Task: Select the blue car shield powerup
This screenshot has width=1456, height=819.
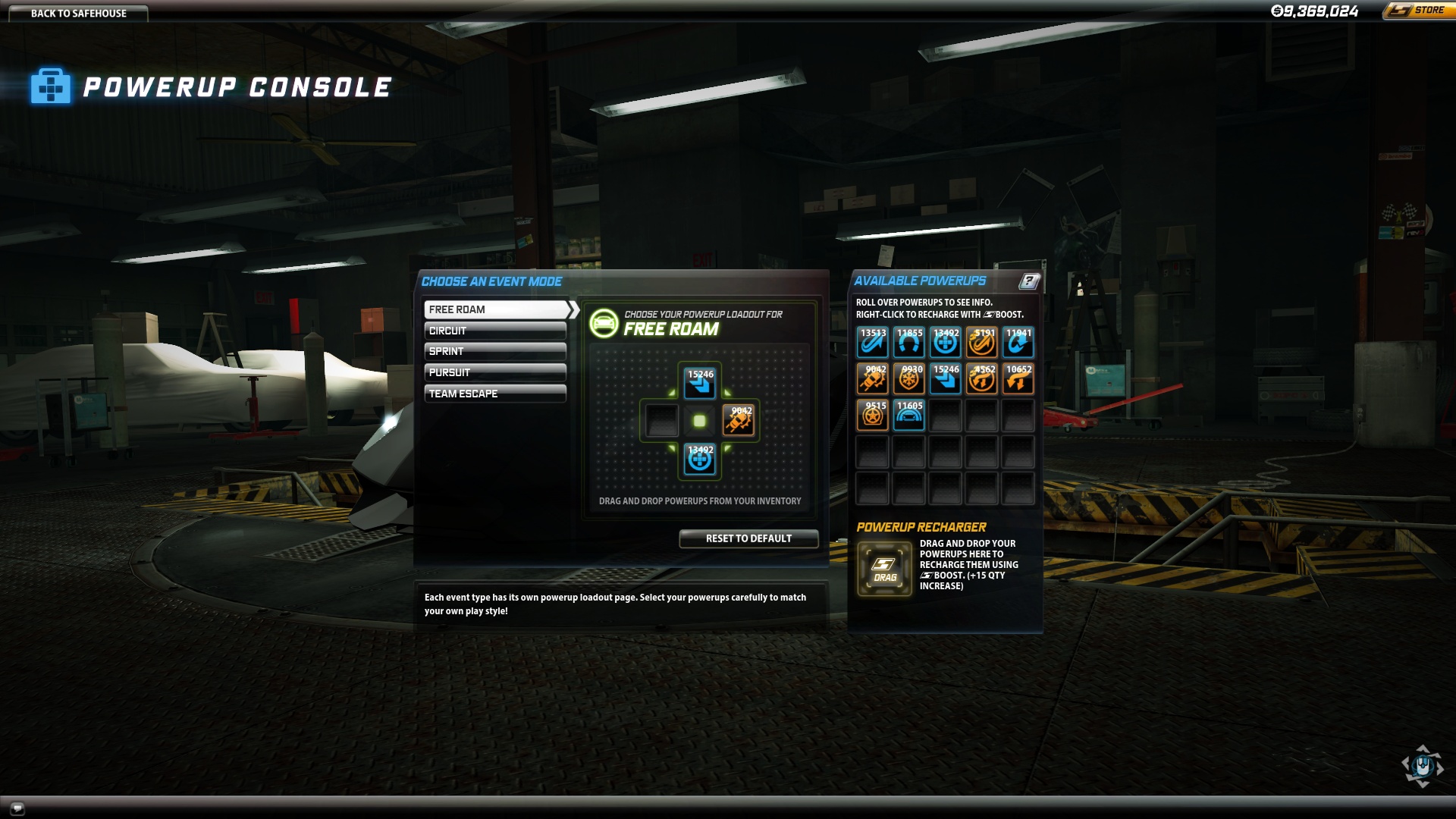Action: (909, 415)
